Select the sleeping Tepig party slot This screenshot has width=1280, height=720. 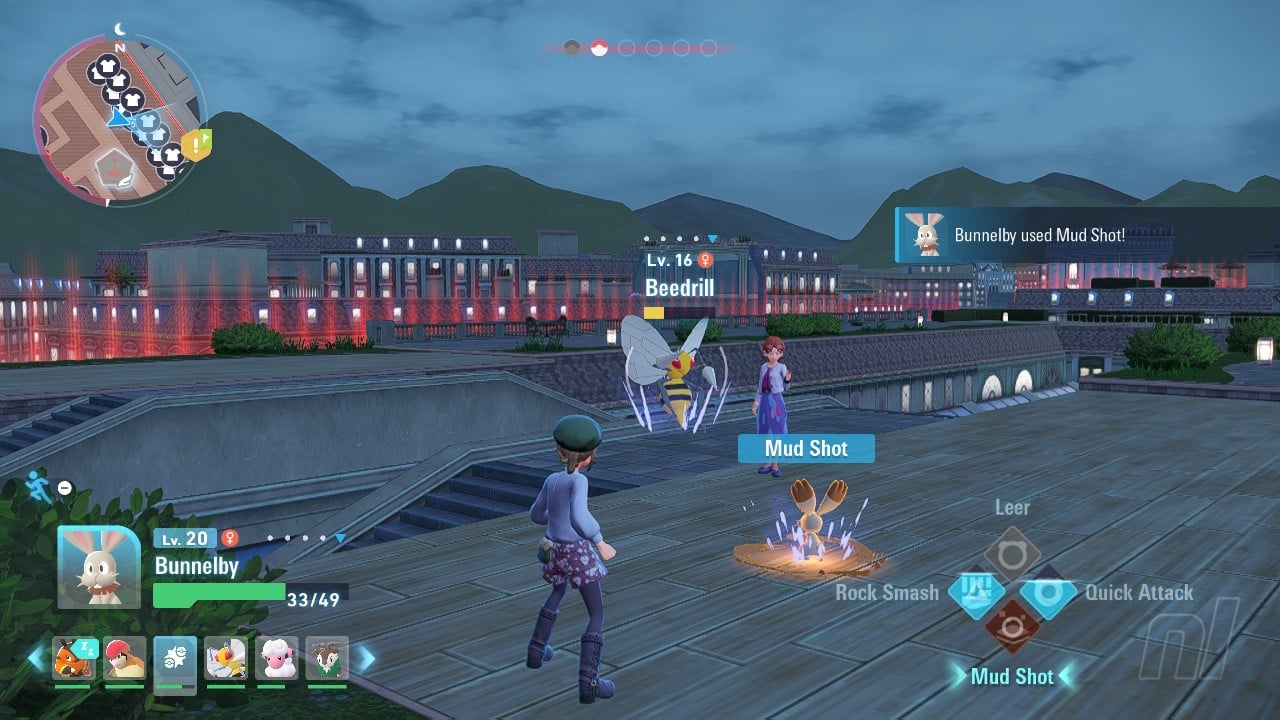tap(74, 658)
